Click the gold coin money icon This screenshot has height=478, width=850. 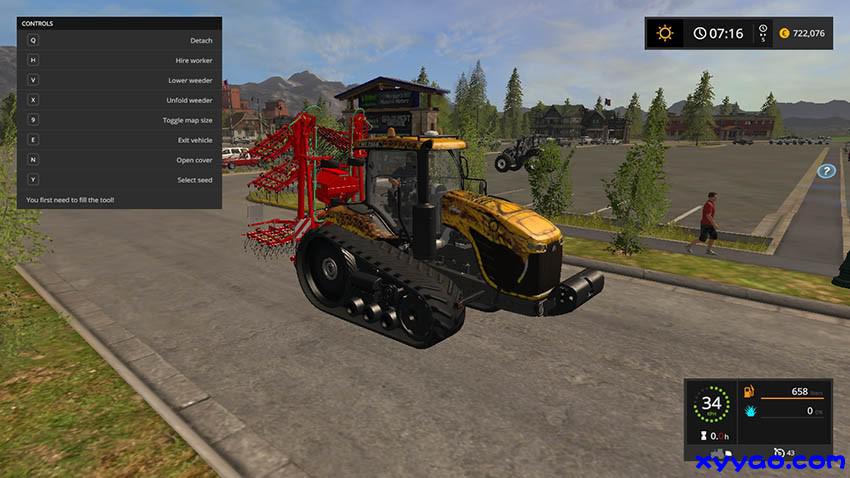(784, 33)
